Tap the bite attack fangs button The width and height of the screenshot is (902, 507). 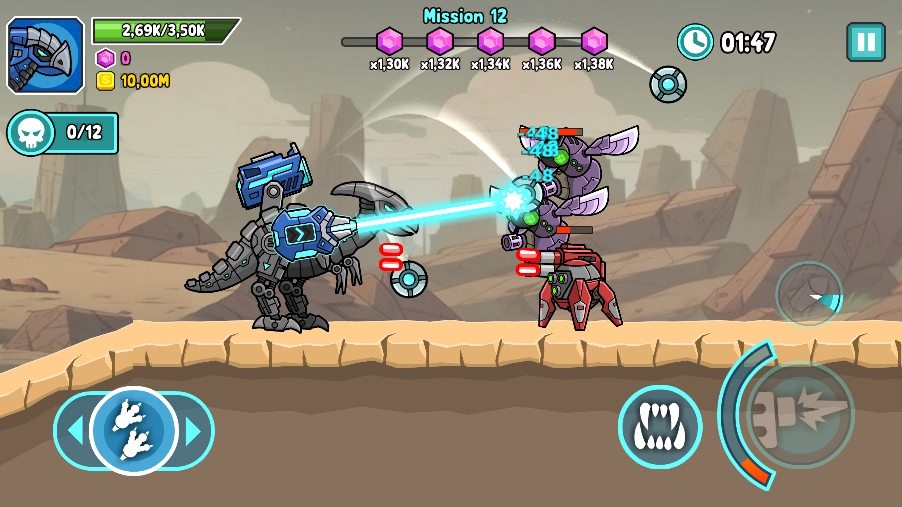659,427
